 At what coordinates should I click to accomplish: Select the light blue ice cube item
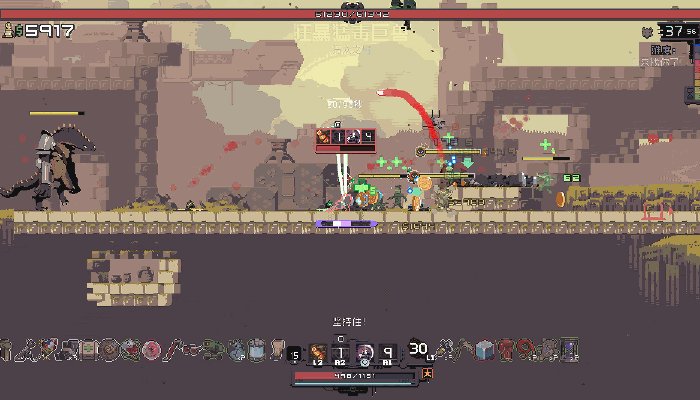[485, 349]
